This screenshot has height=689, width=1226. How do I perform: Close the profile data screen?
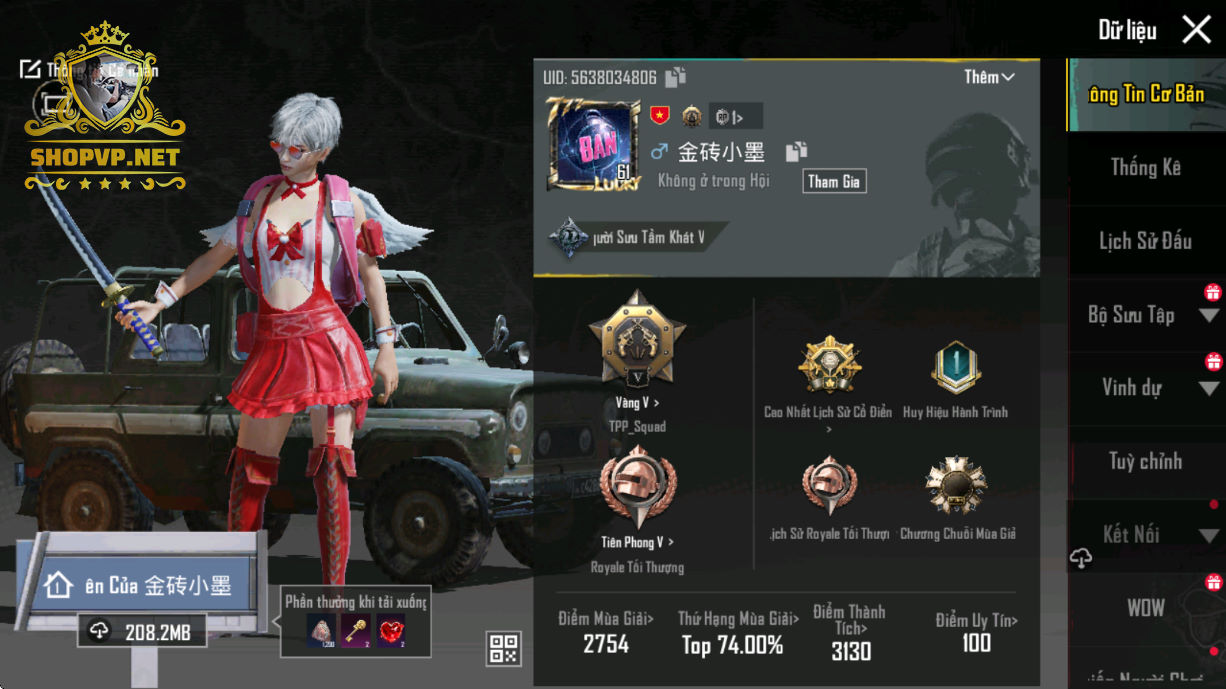[1196, 30]
